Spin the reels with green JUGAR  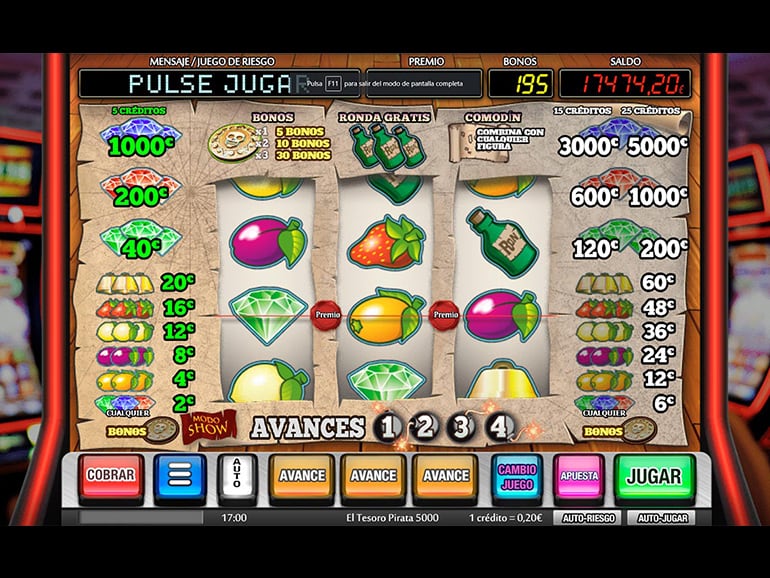coord(654,476)
